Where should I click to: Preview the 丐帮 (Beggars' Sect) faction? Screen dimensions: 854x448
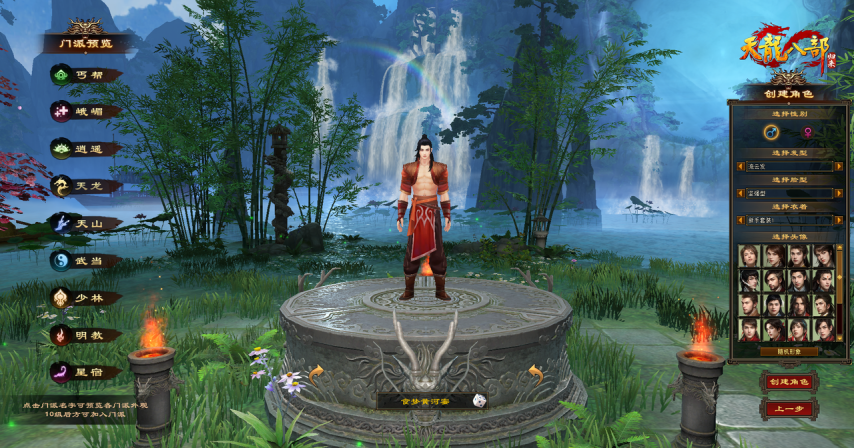pyautogui.click(x=86, y=74)
